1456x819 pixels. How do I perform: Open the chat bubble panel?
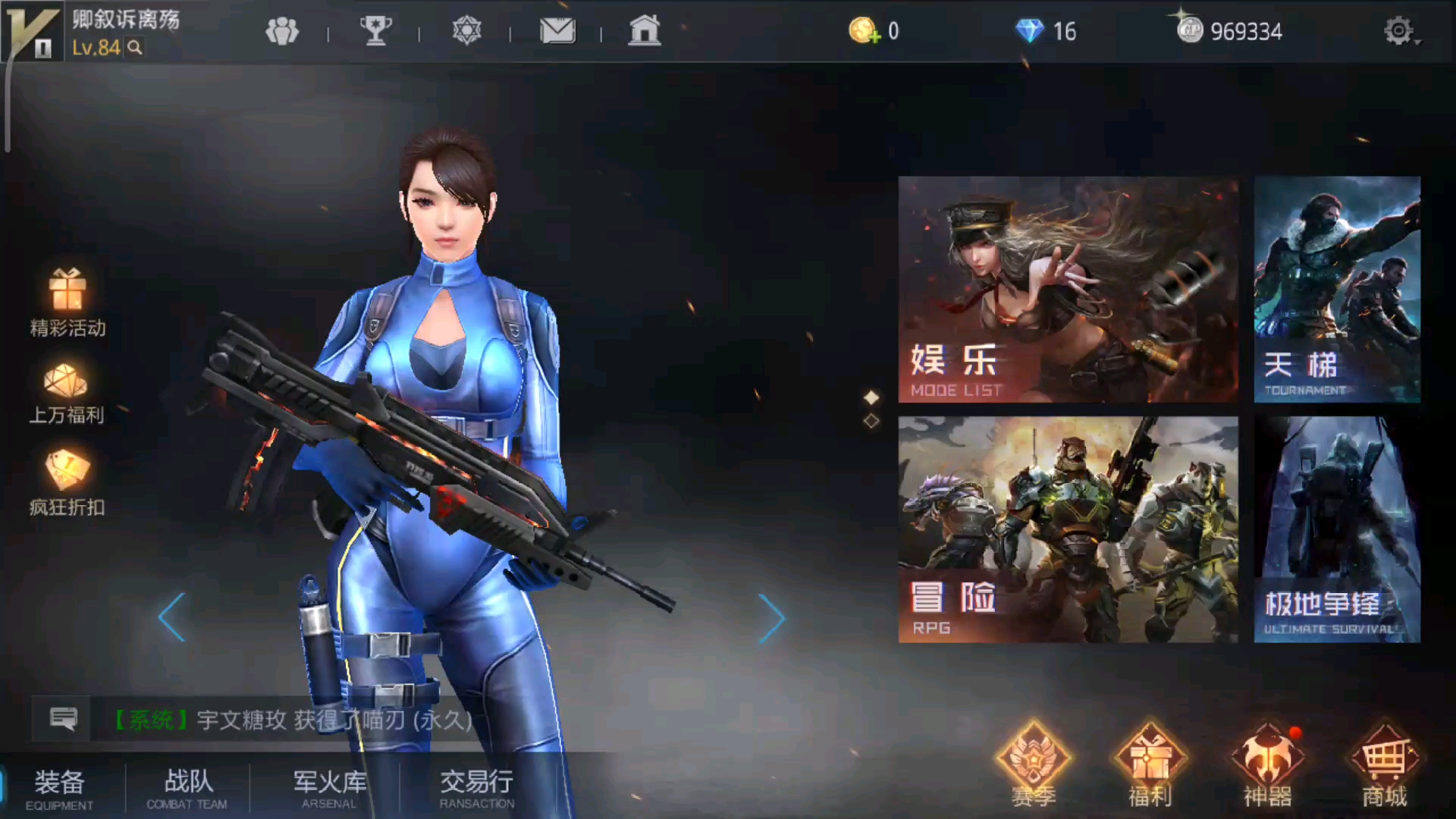click(x=63, y=718)
